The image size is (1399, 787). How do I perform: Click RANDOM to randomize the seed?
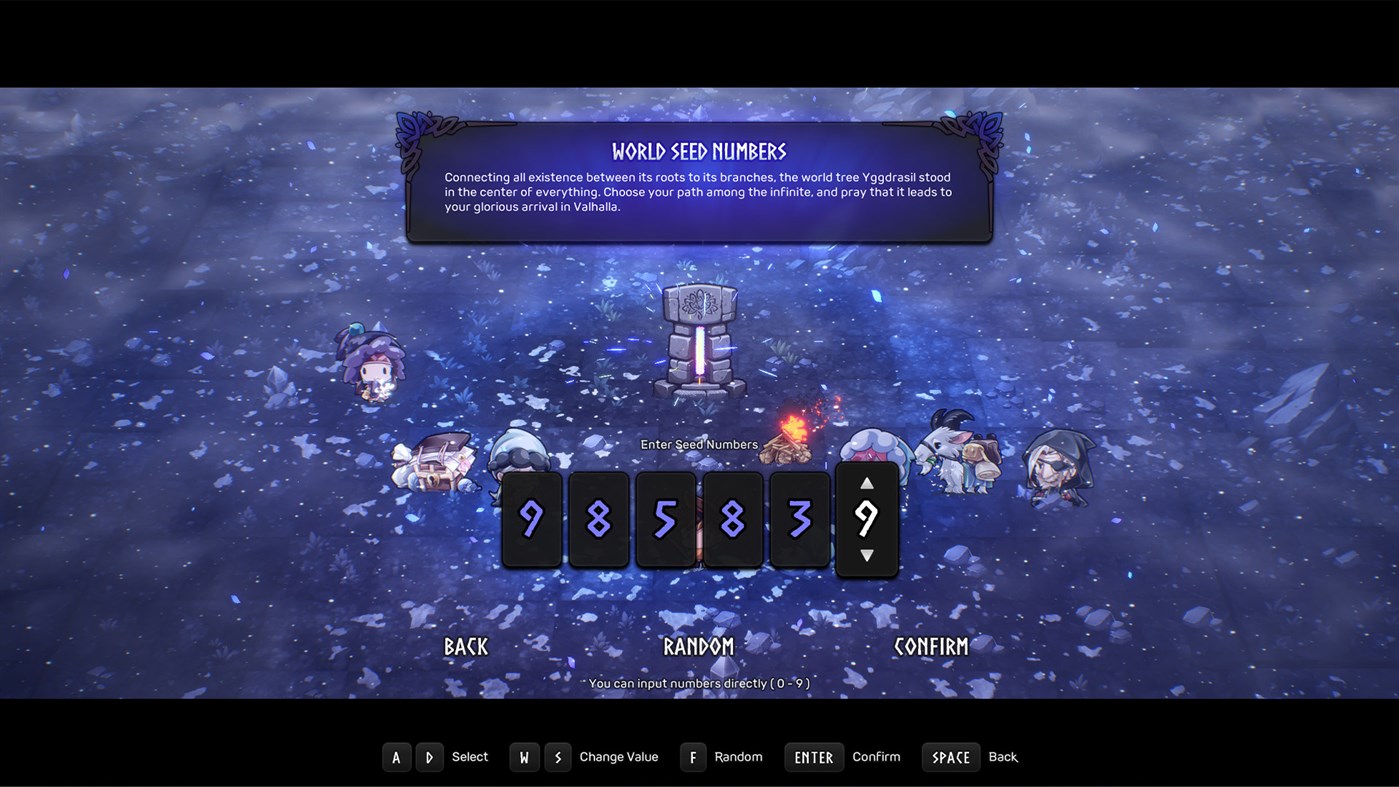699,646
